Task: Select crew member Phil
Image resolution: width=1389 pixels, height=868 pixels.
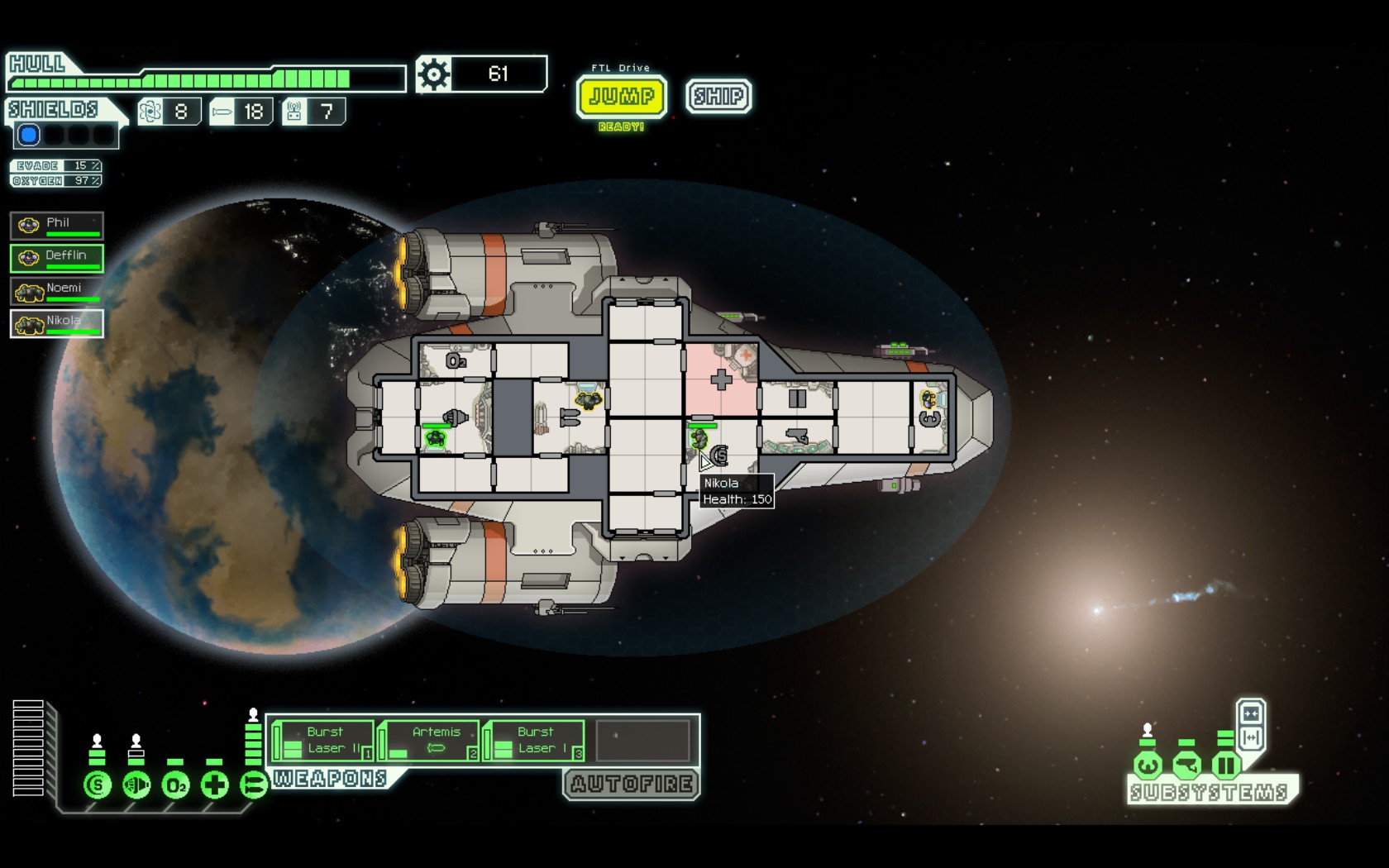Action: (x=57, y=225)
